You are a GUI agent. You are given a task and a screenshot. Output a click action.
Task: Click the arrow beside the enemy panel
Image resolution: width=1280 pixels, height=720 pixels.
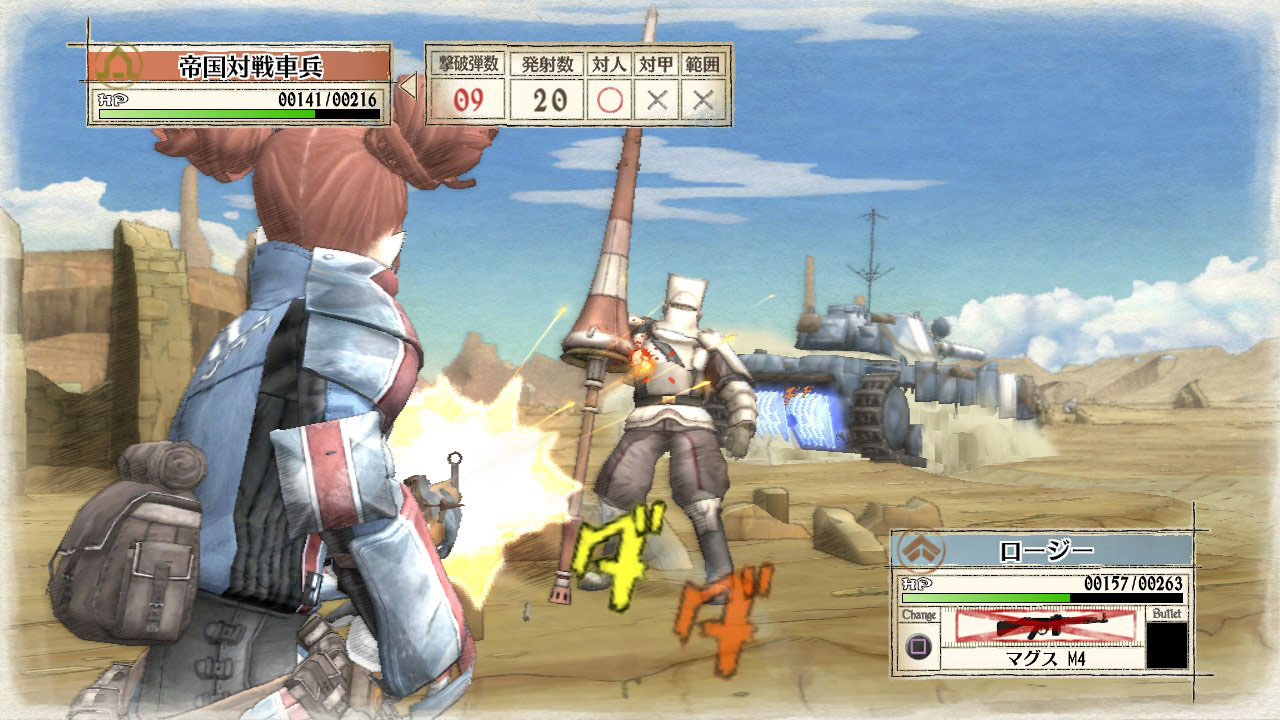408,87
